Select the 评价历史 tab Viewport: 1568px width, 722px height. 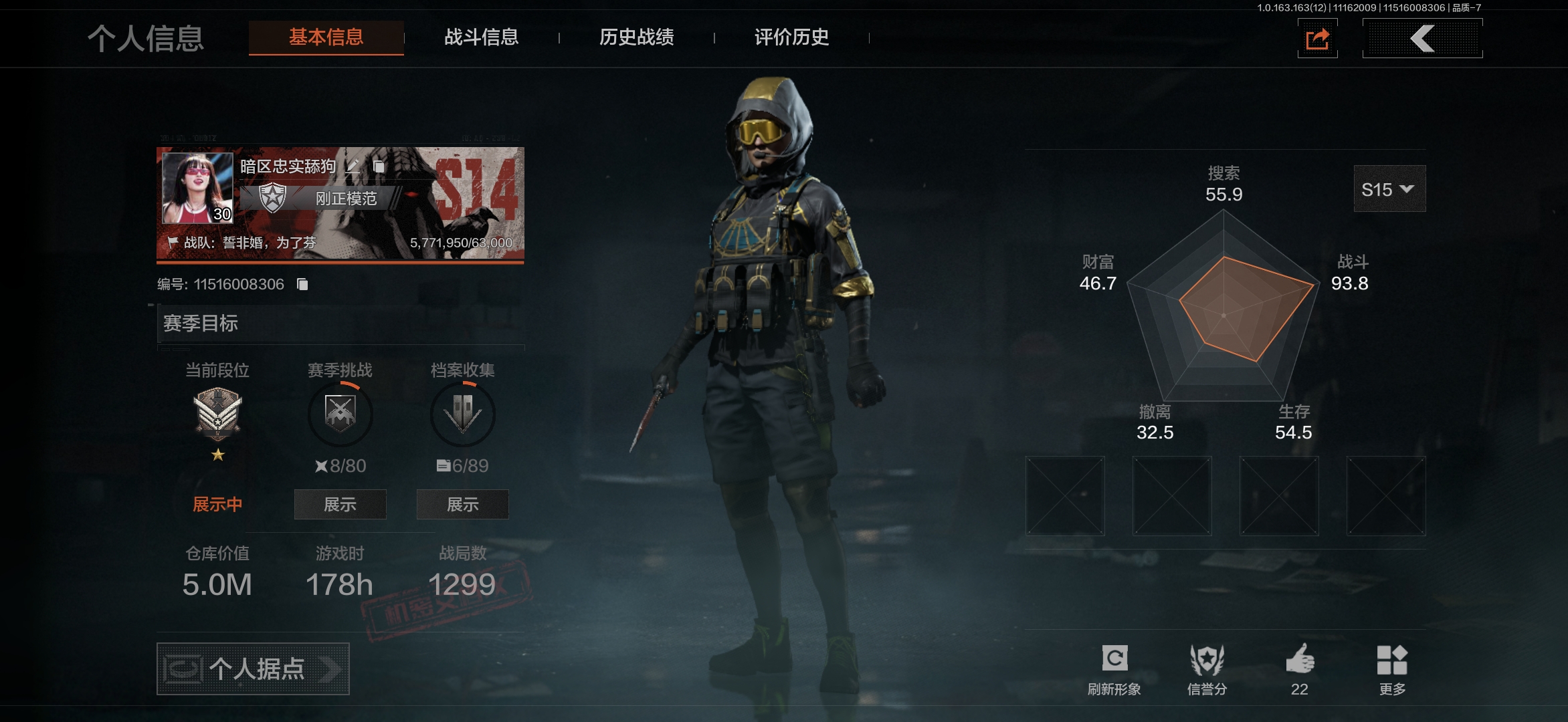[x=791, y=37]
